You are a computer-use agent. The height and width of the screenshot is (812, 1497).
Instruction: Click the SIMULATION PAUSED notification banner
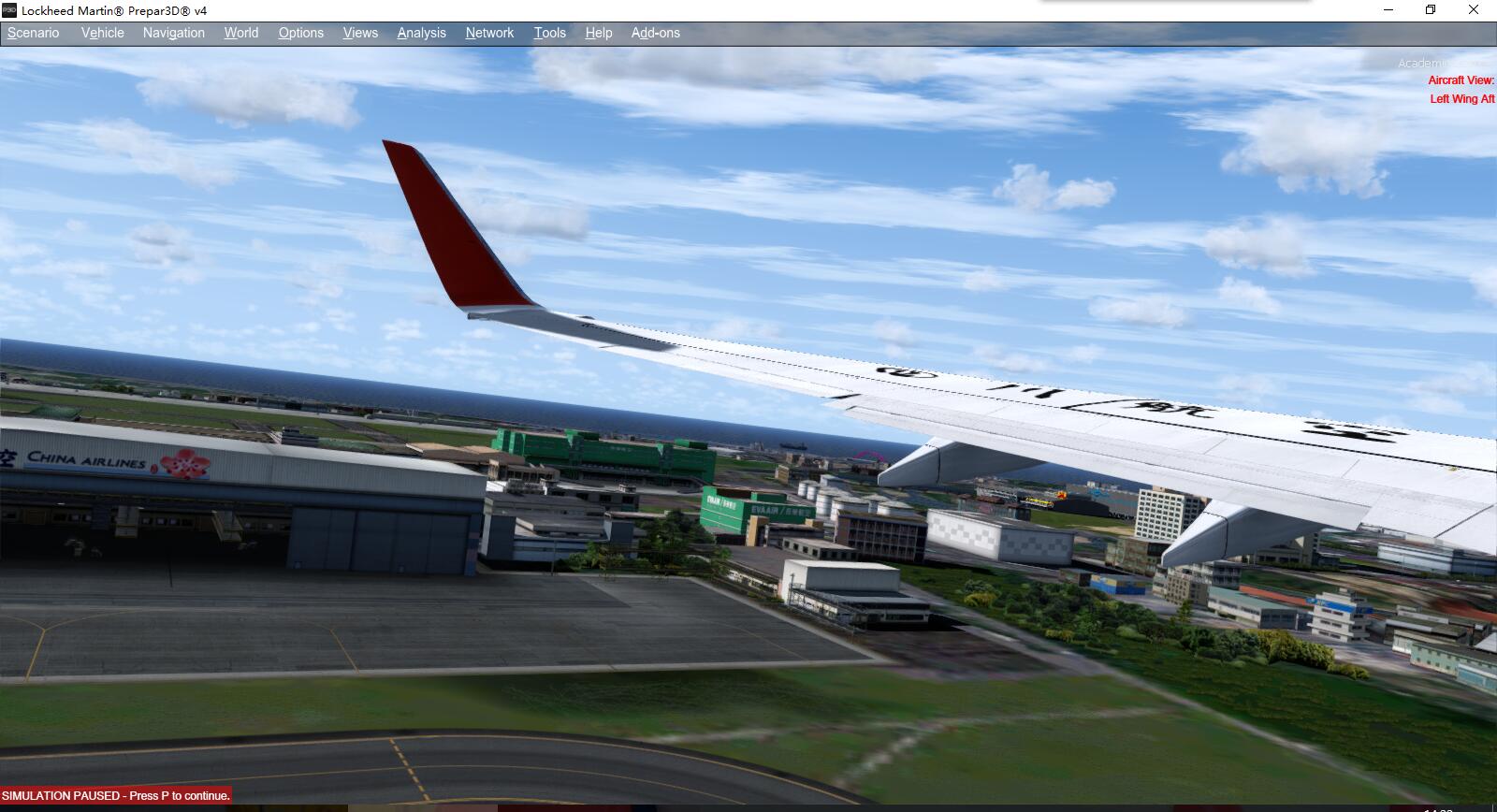(114, 795)
